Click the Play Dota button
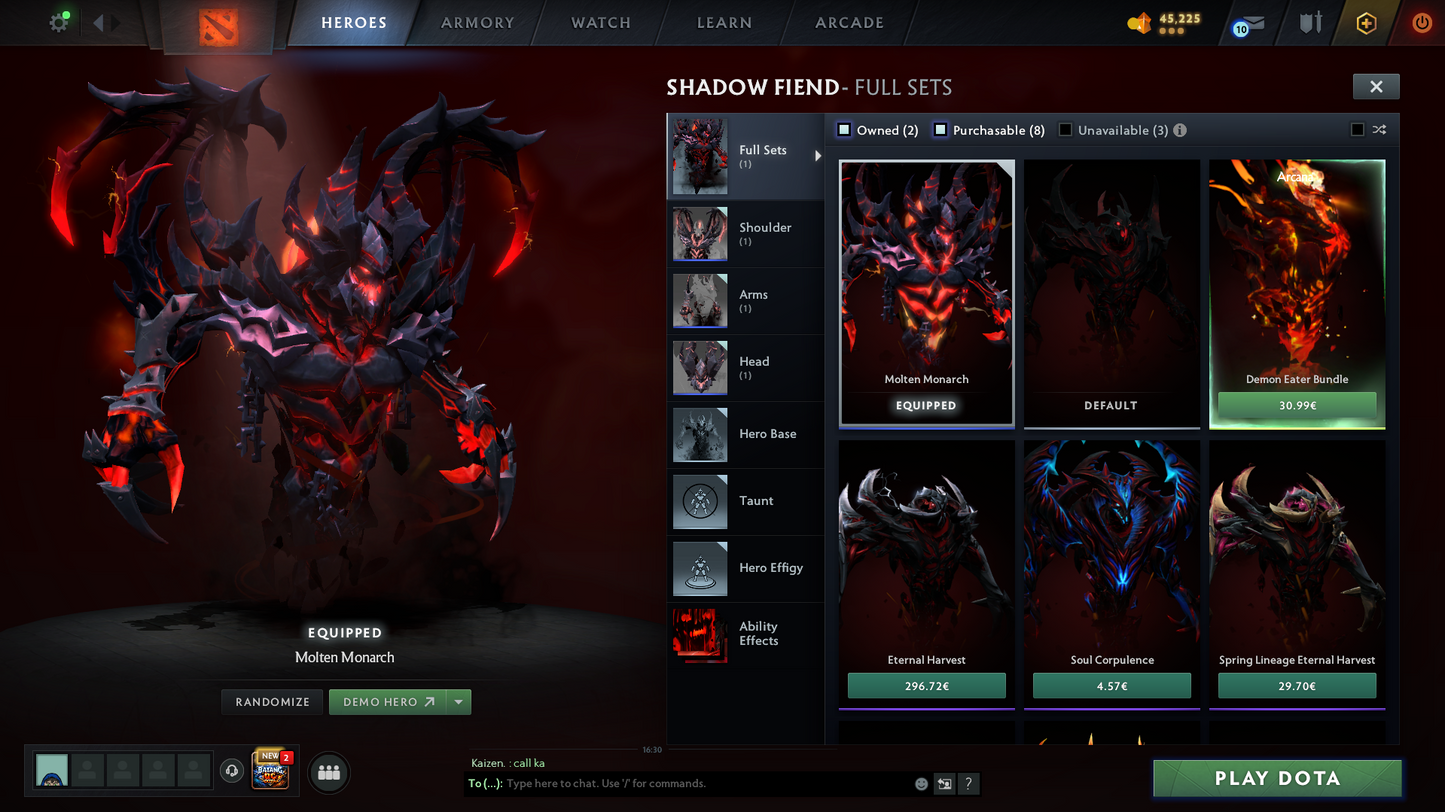1445x812 pixels. tap(1277, 777)
